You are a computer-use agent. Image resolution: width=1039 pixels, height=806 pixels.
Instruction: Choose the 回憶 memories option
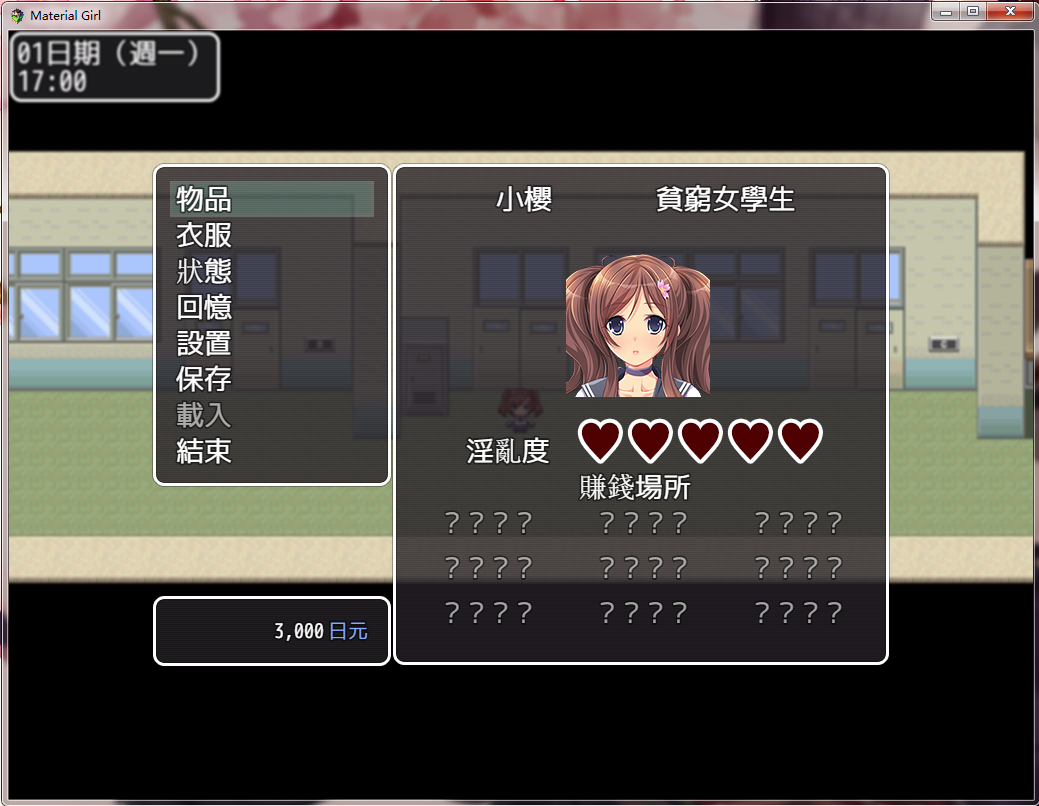[204, 307]
